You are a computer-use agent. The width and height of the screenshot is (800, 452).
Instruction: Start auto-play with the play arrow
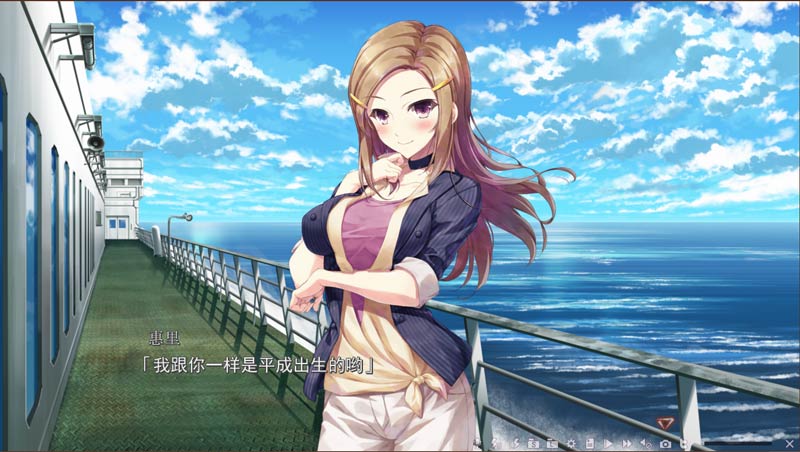608,443
